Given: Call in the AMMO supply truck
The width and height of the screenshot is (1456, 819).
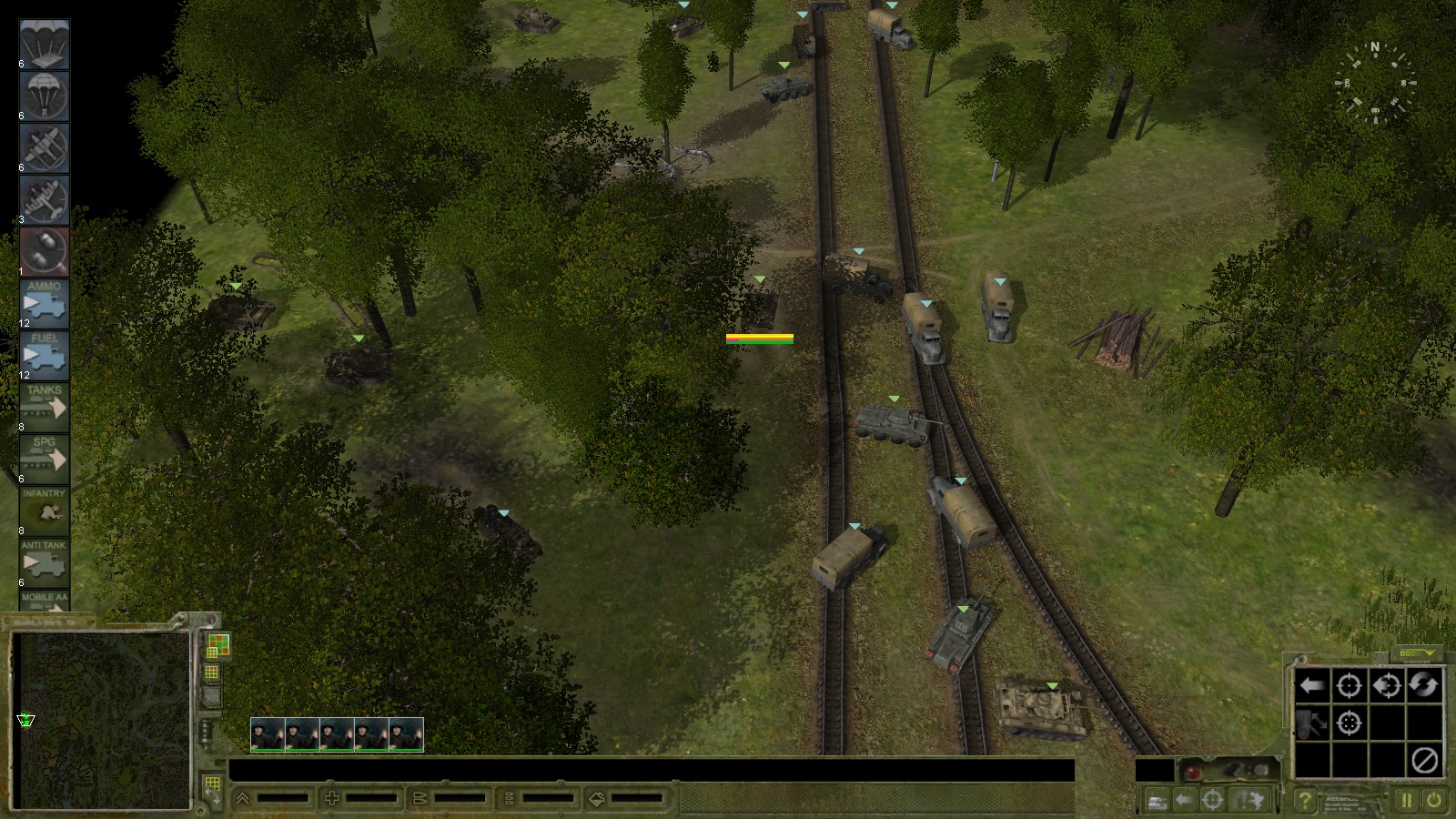Looking at the screenshot, I should [x=44, y=305].
